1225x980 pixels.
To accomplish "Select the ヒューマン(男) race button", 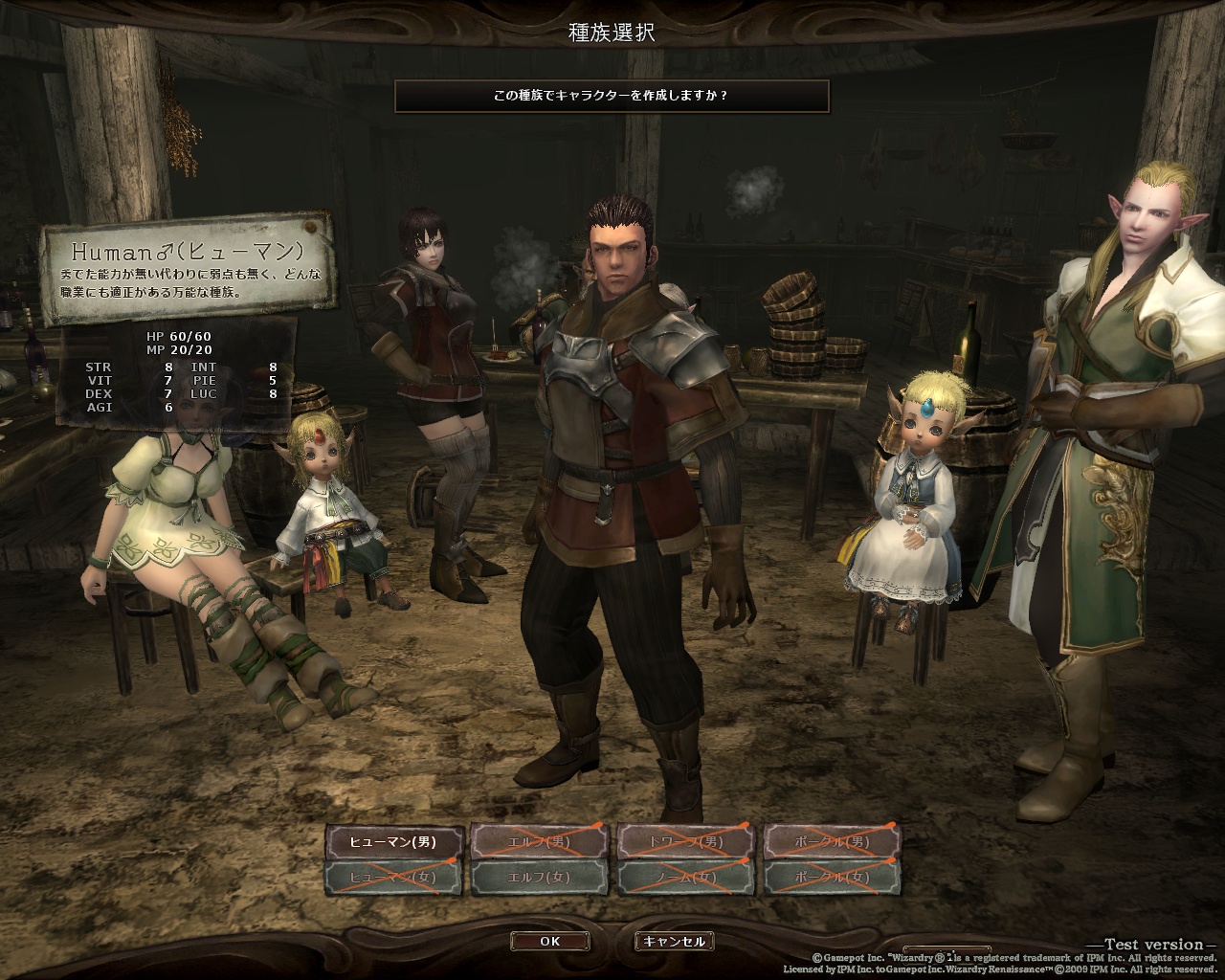I will pos(395,842).
